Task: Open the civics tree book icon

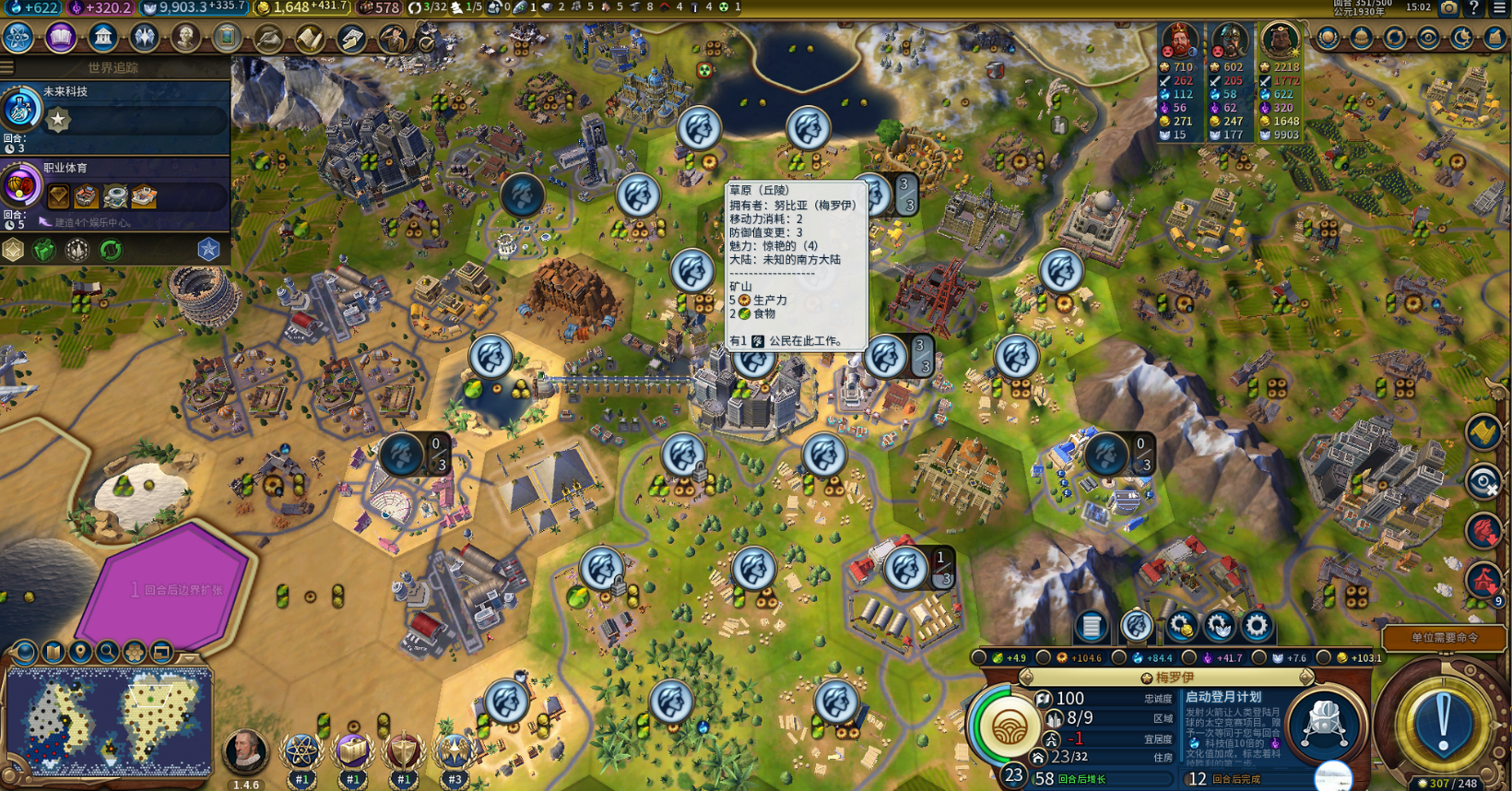Action: [x=61, y=38]
